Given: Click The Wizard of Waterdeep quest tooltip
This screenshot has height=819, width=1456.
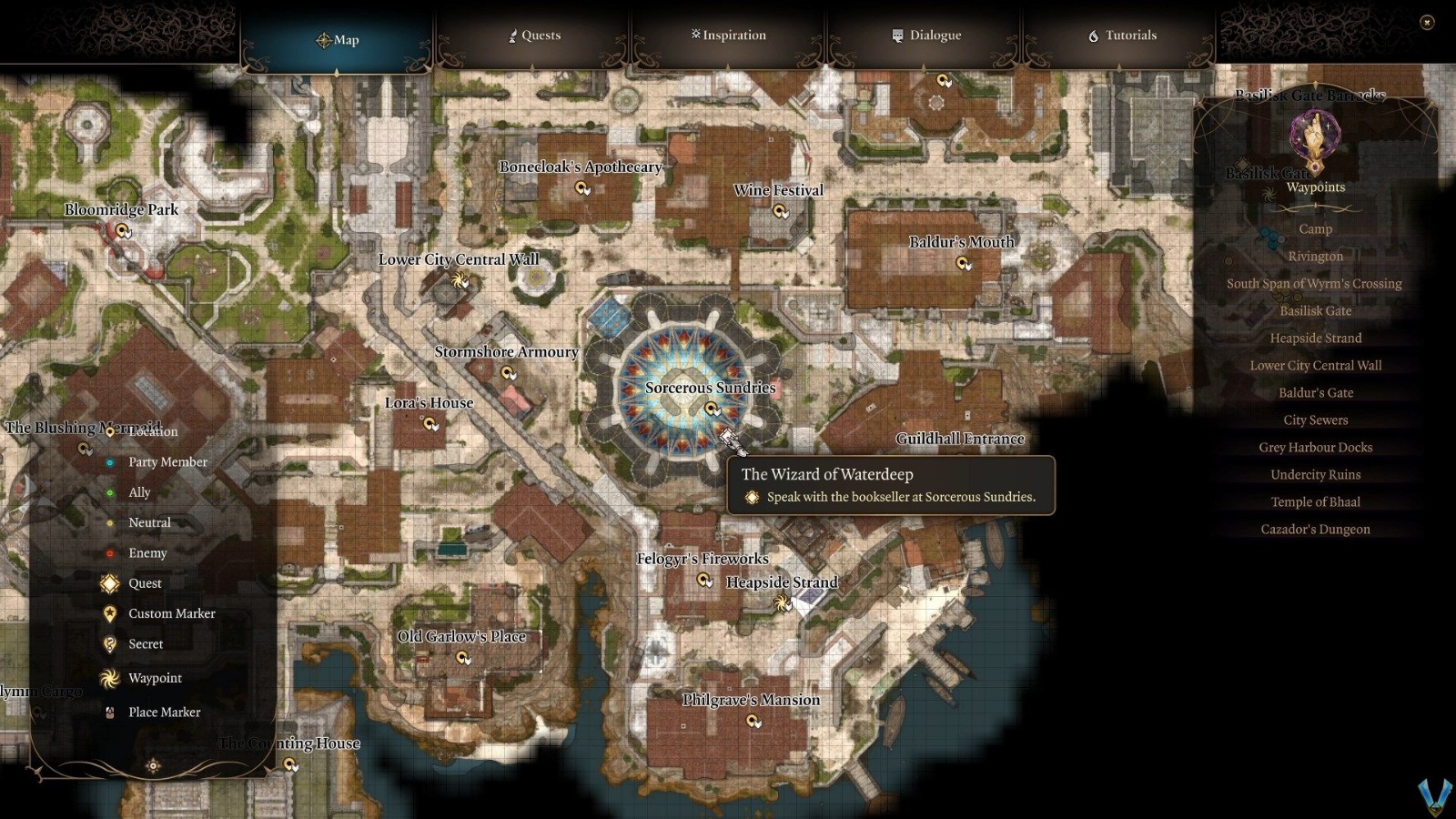Looking at the screenshot, I should pyautogui.click(x=890, y=486).
